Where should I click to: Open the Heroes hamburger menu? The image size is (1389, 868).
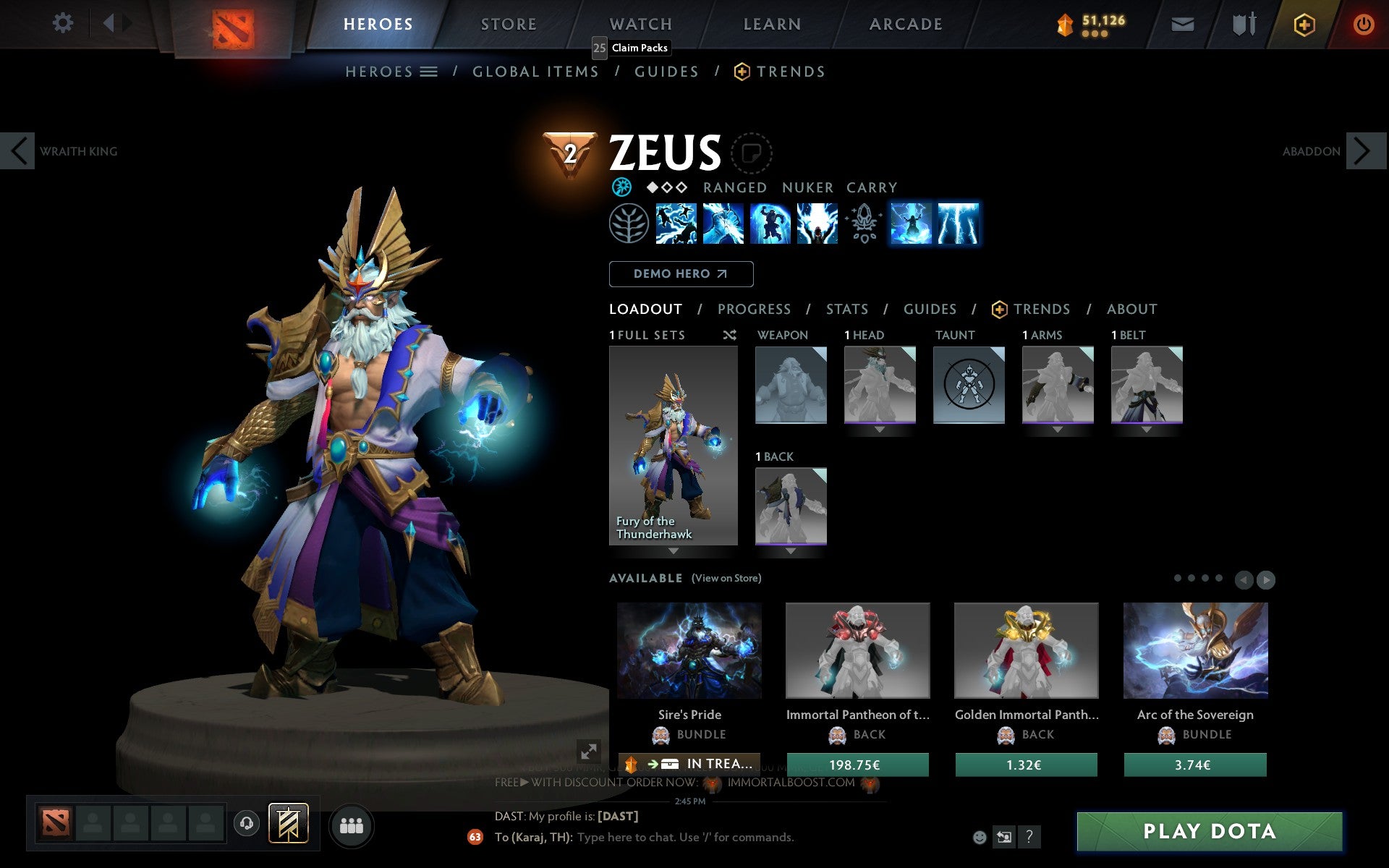click(x=429, y=72)
